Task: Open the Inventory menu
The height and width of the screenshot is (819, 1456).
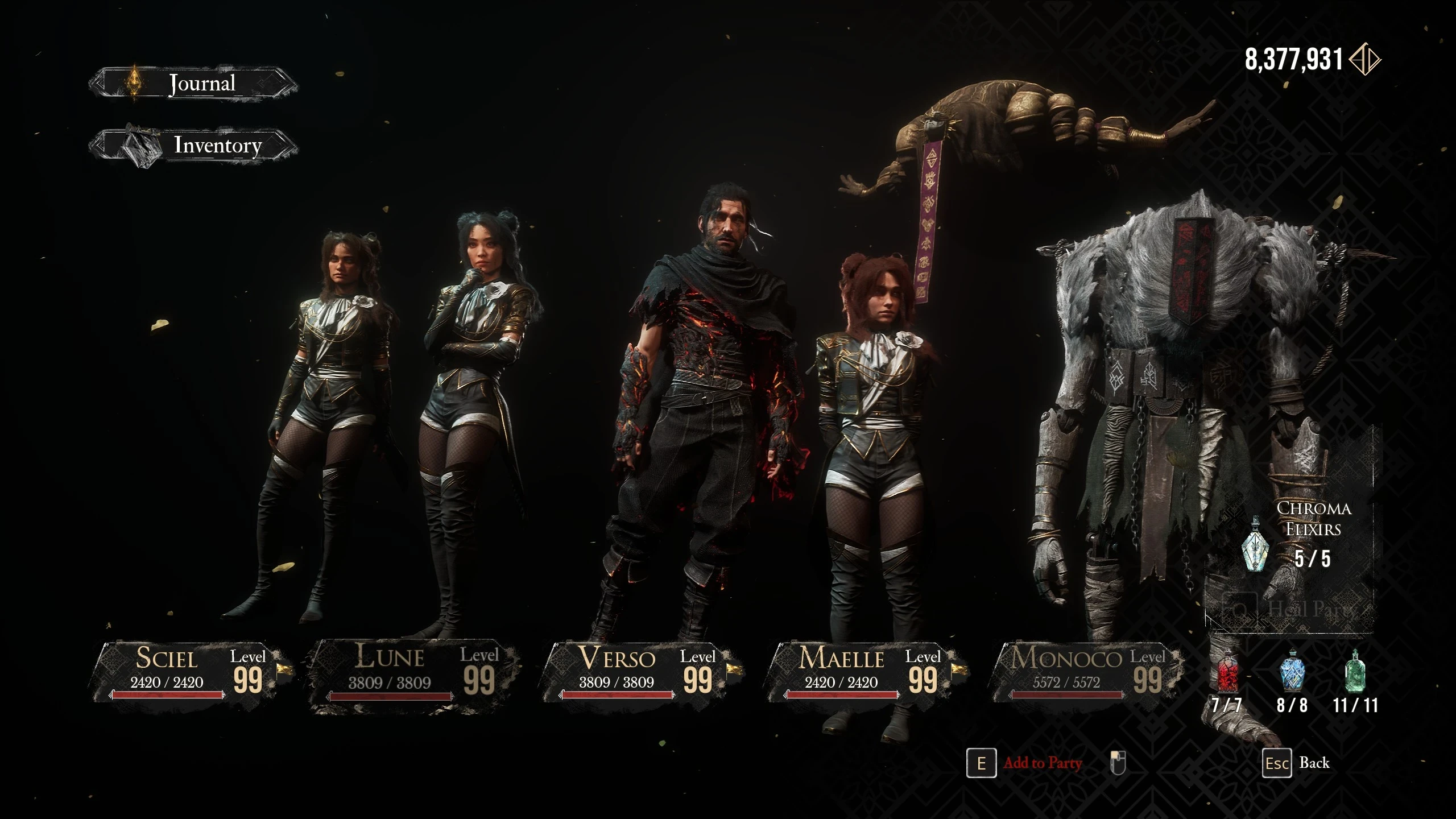Action: [x=218, y=146]
